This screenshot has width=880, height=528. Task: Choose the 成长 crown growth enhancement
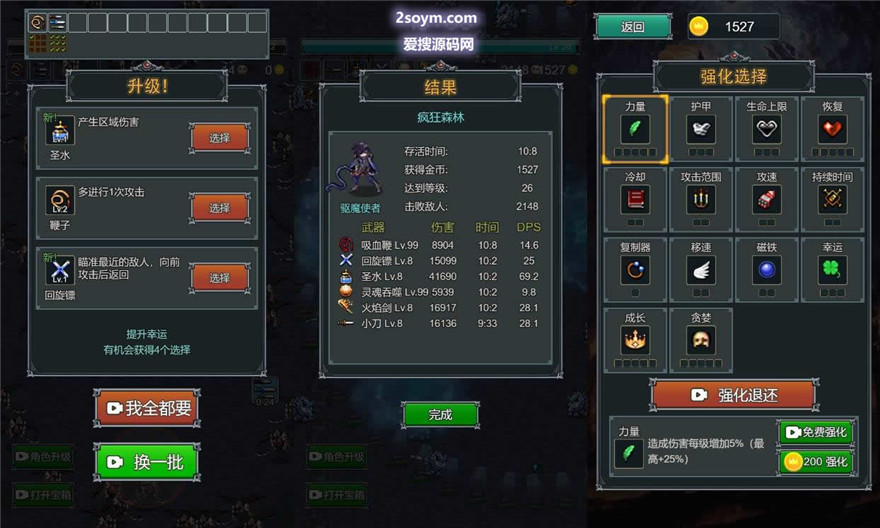coord(635,339)
